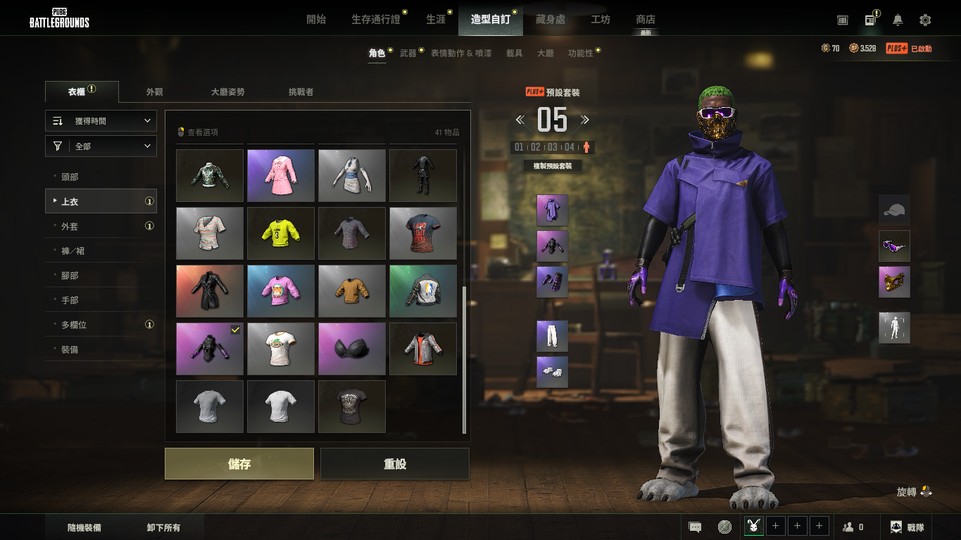The width and height of the screenshot is (961, 540).
Task: Unequip everything with 卸下所有
Action: click(x=163, y=527)
